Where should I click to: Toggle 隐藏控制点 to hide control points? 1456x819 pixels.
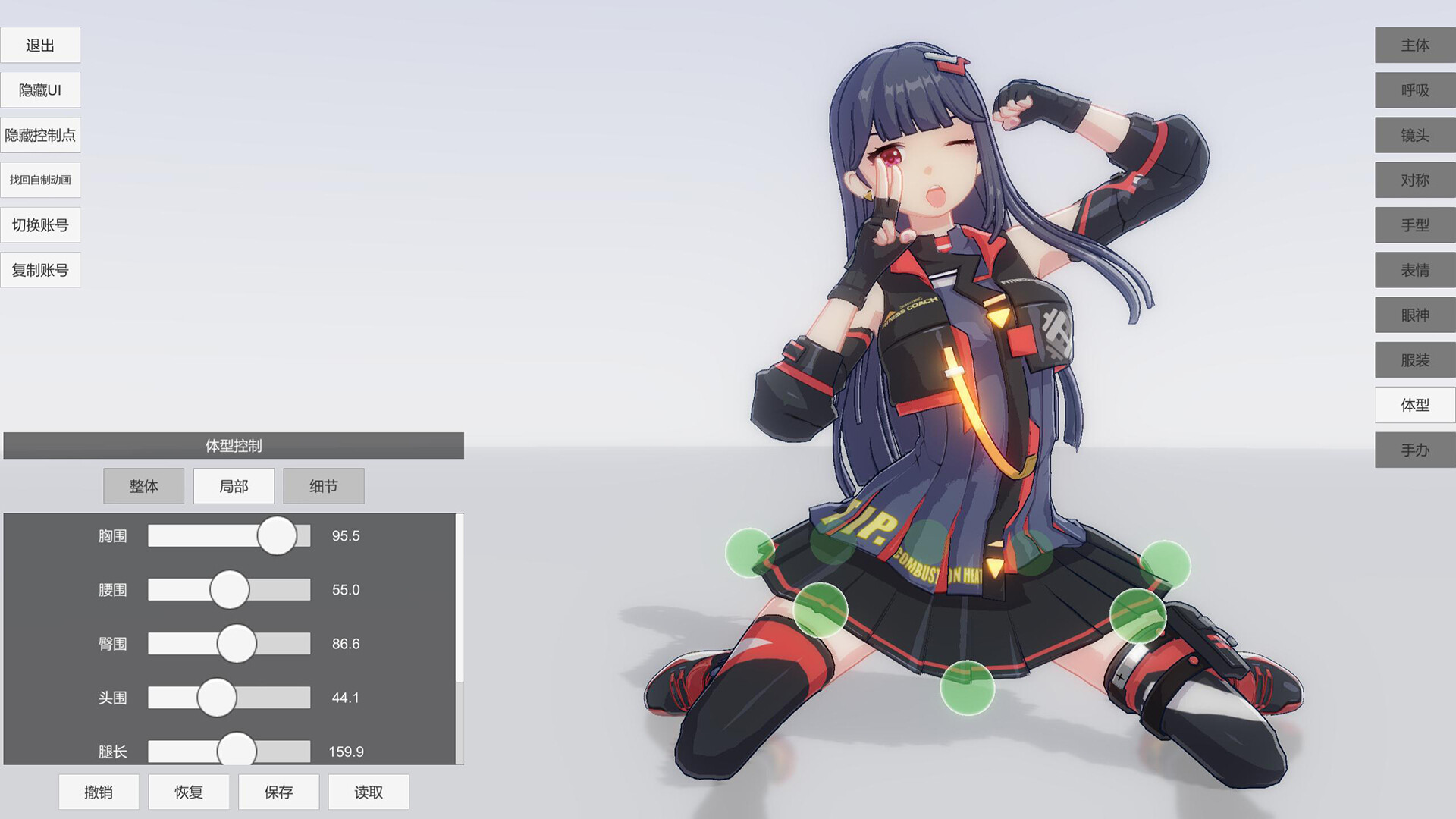[x=41, y=134]
